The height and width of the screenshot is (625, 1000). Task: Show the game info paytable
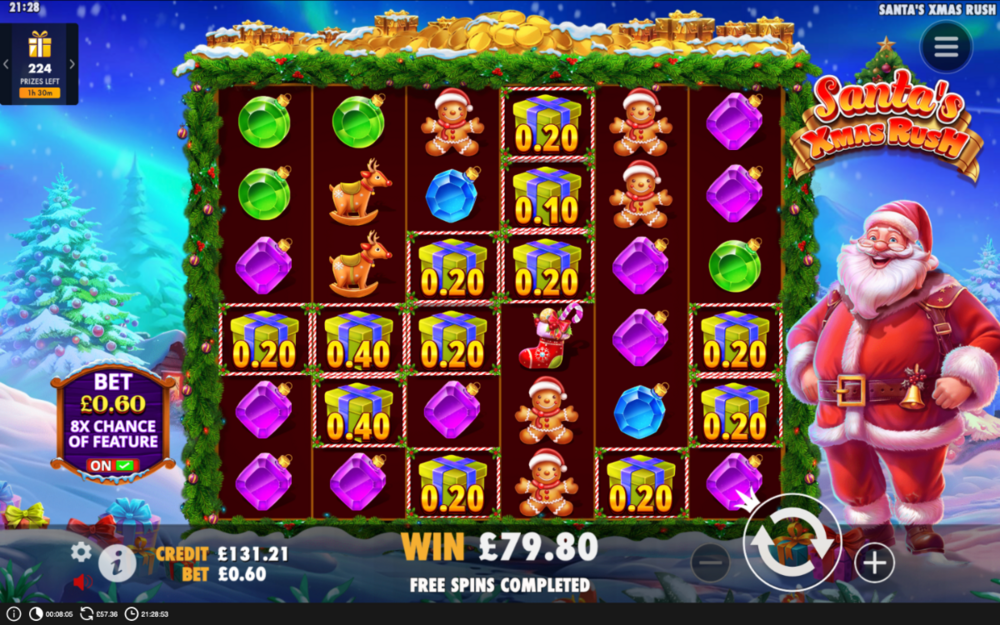coord(117,564)
